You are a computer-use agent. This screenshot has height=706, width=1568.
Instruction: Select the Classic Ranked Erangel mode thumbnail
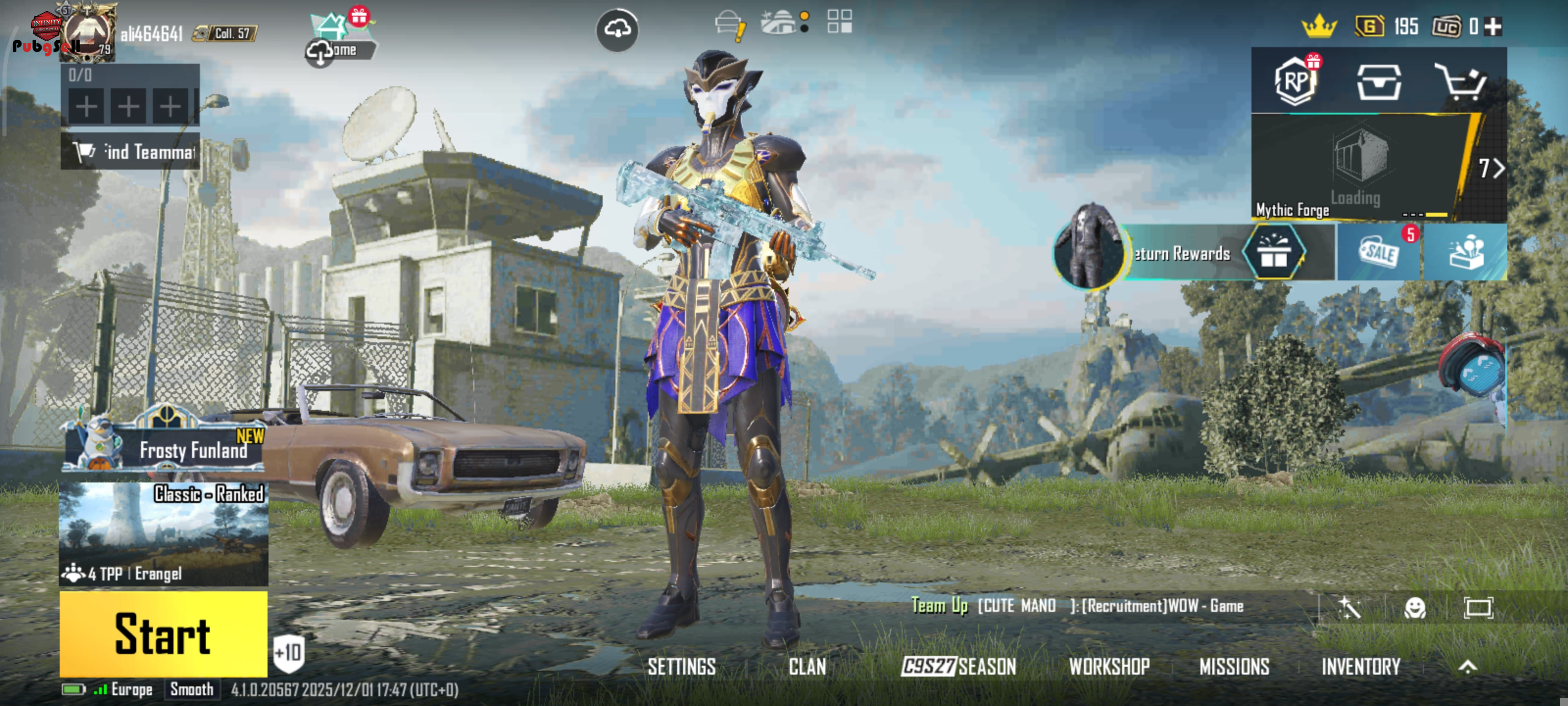tap(163, 533)
